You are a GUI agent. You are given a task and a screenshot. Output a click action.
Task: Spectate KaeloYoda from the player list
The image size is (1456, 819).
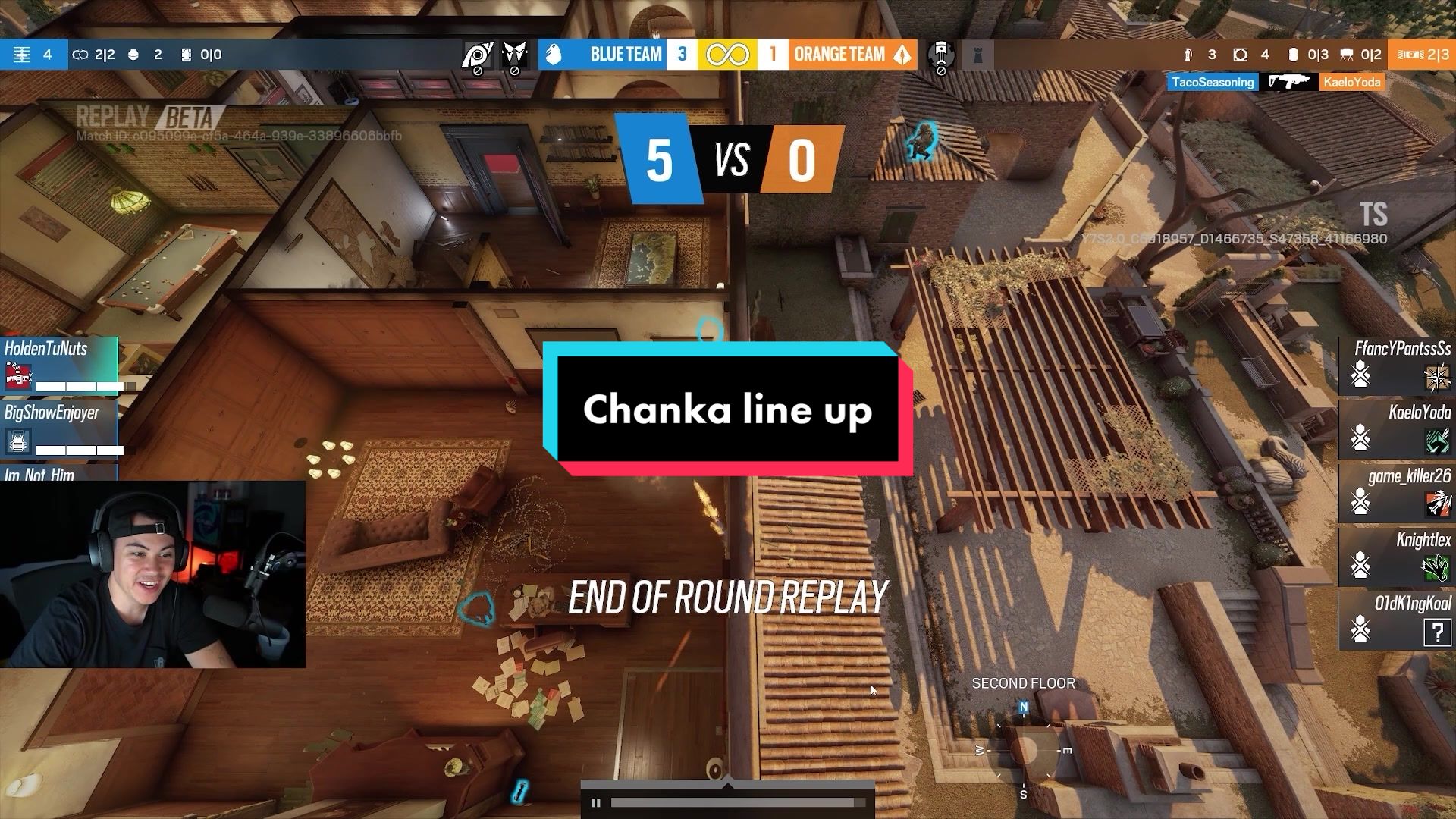(1396, 428)
